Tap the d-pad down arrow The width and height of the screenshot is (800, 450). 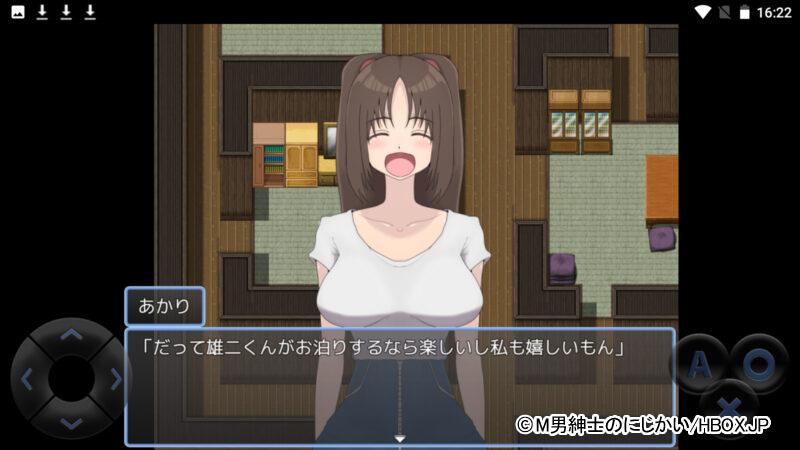71,423
